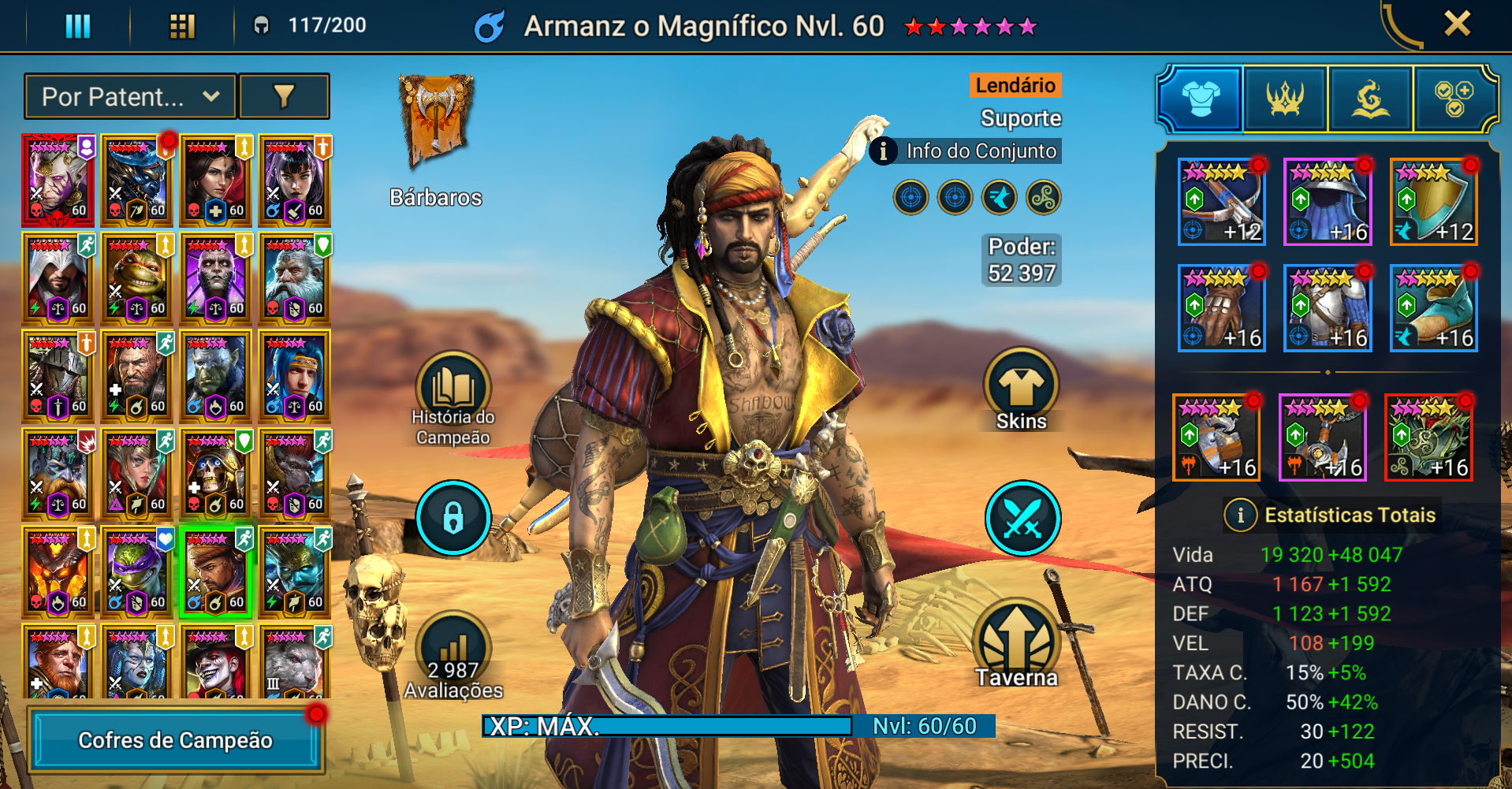Switch to the checkmark circles tab
This screenshot has width=1512, height=789.
1454,99
